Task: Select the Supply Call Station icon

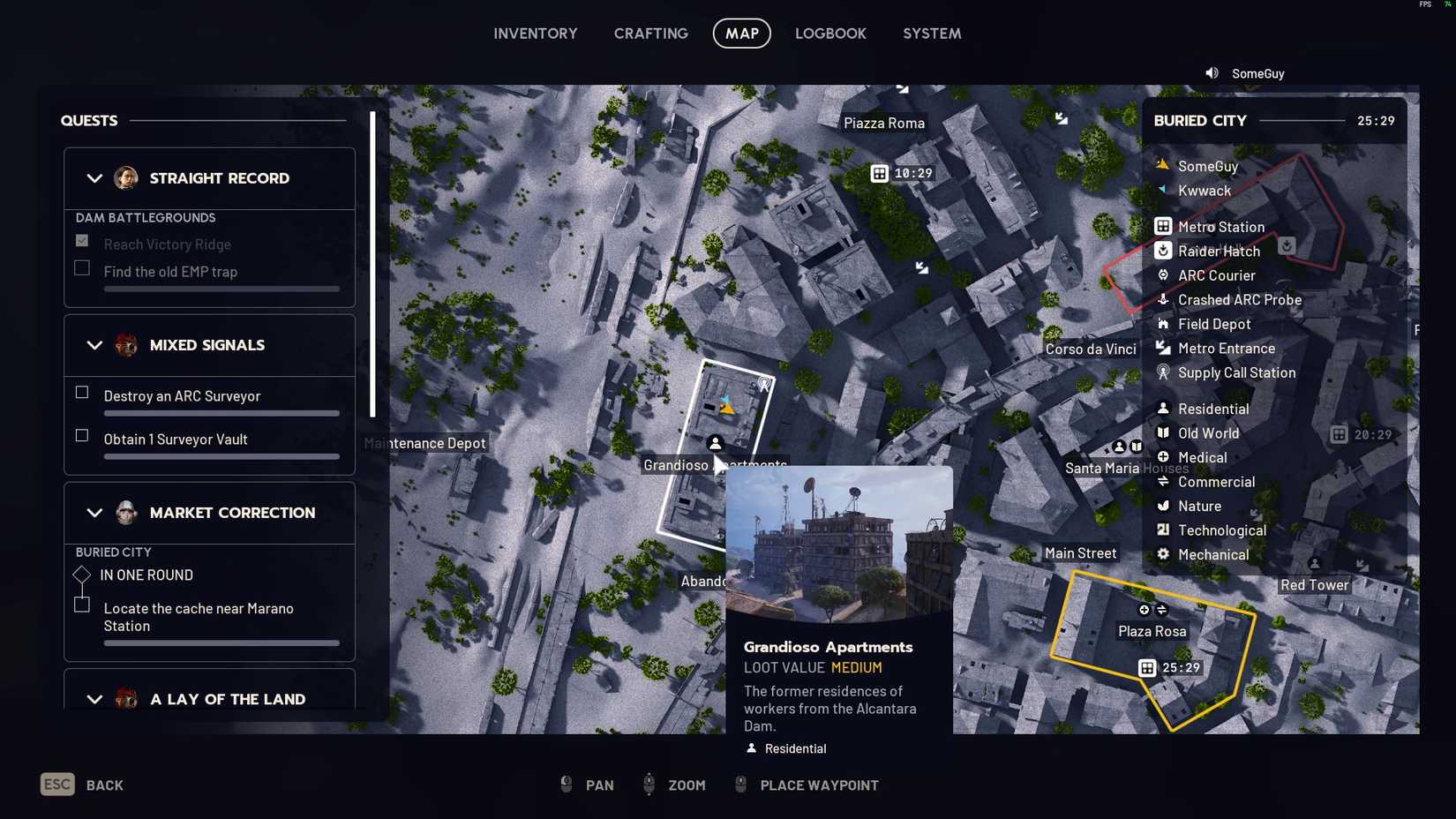Action: (1161, 372)
